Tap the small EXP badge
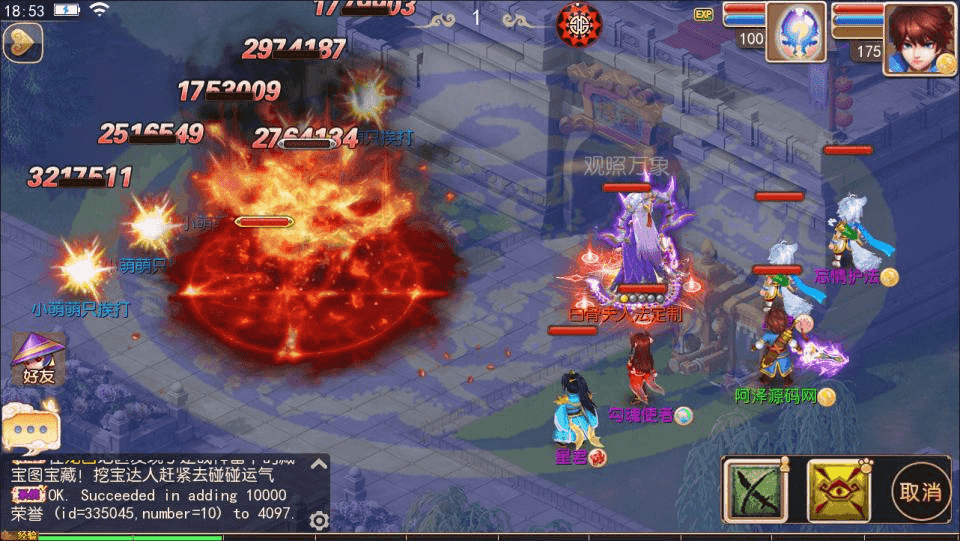 pos(703,14)
